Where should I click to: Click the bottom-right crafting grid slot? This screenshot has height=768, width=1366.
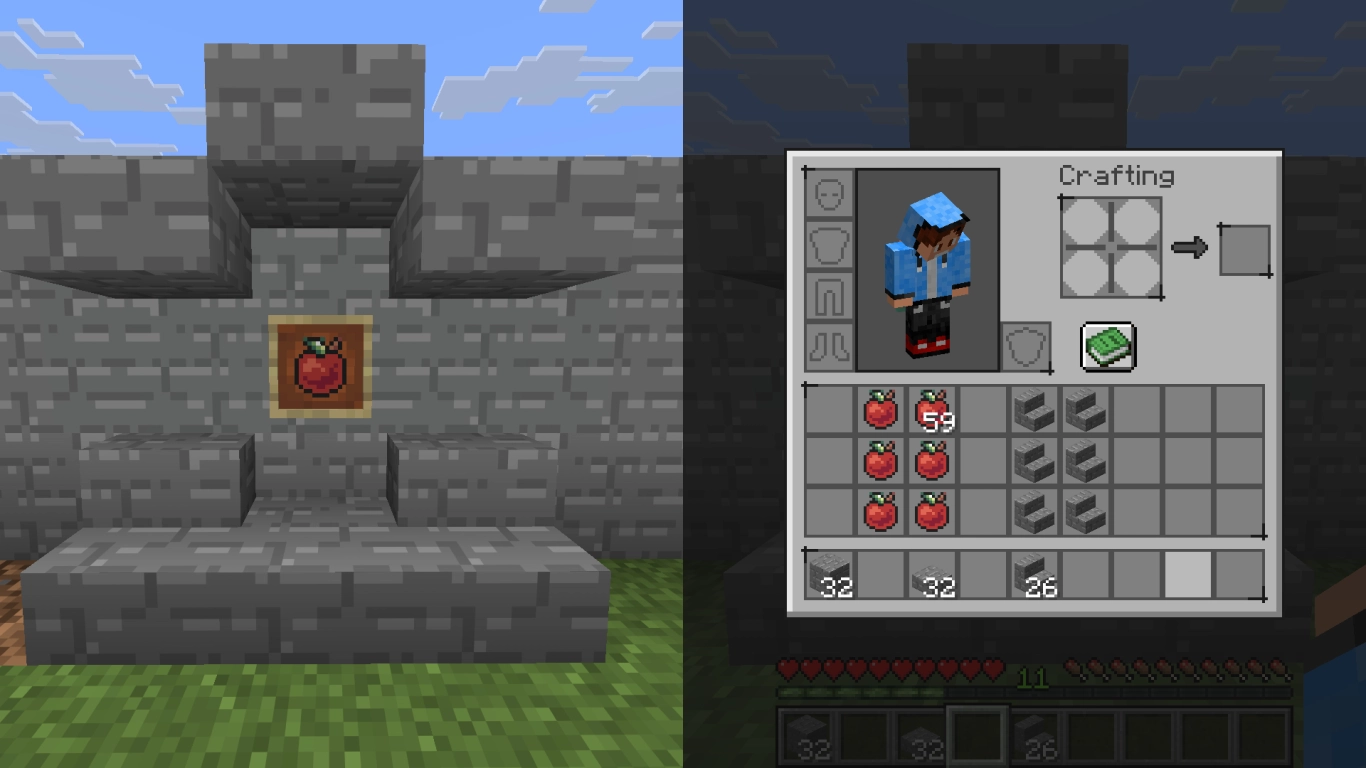pos(1137,273)
